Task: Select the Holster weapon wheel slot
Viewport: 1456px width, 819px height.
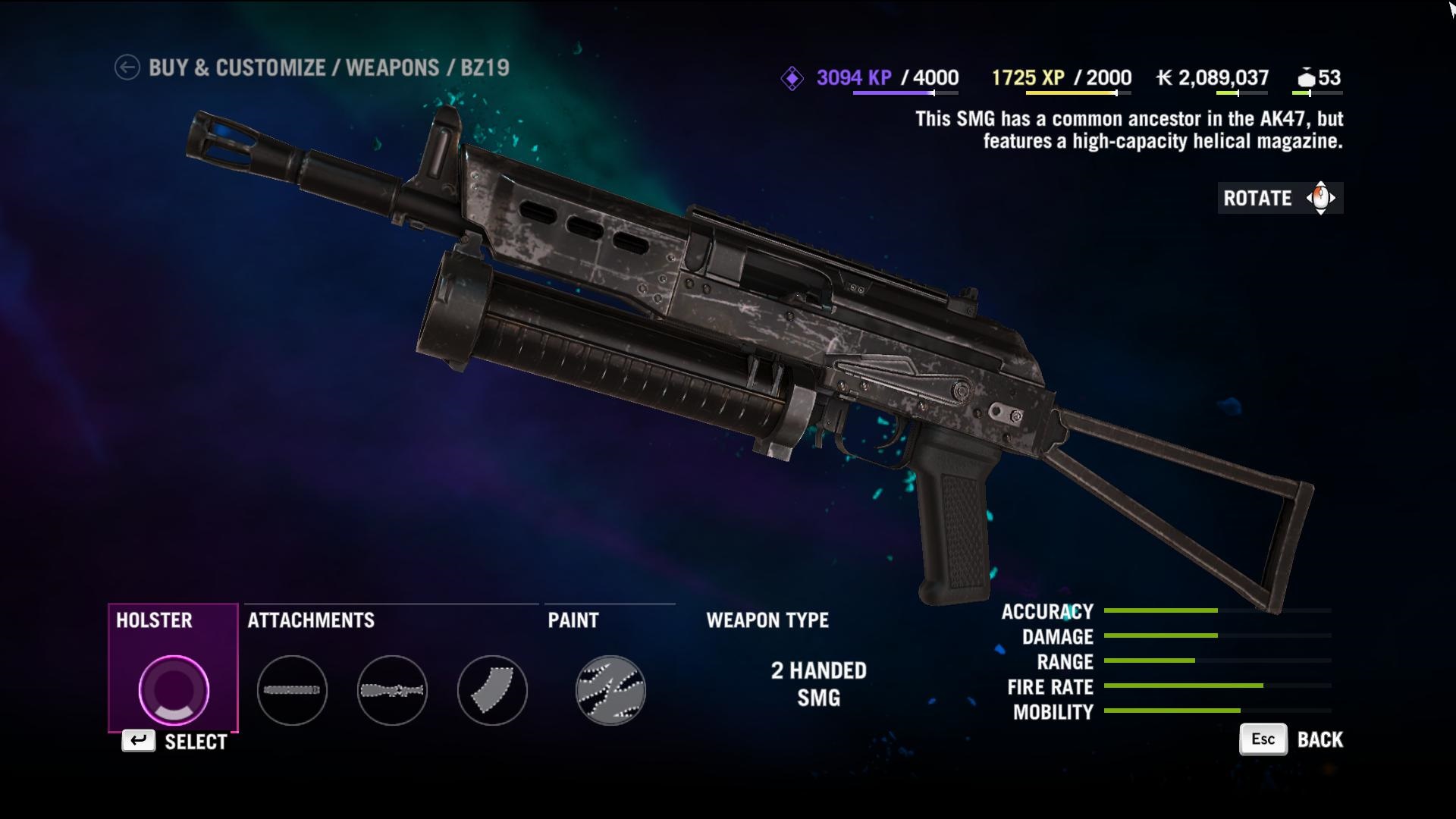Action: pyautogui.click(x=174, y=689)
